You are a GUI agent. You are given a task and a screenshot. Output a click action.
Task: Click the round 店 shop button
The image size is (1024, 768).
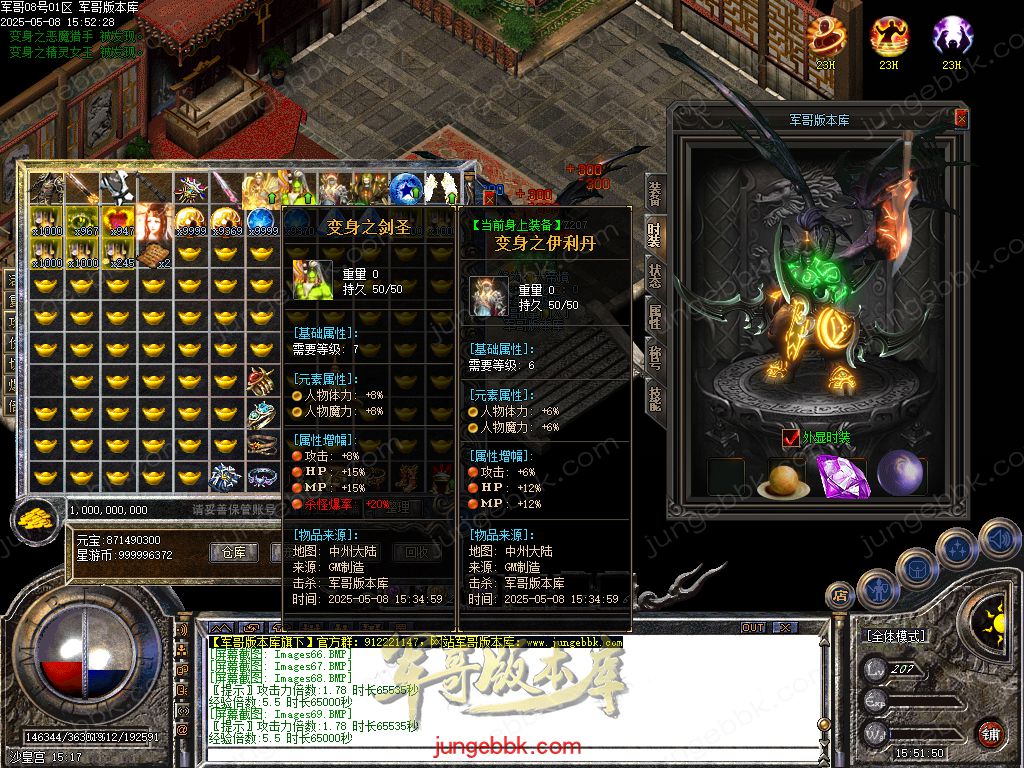pos(839,595)
